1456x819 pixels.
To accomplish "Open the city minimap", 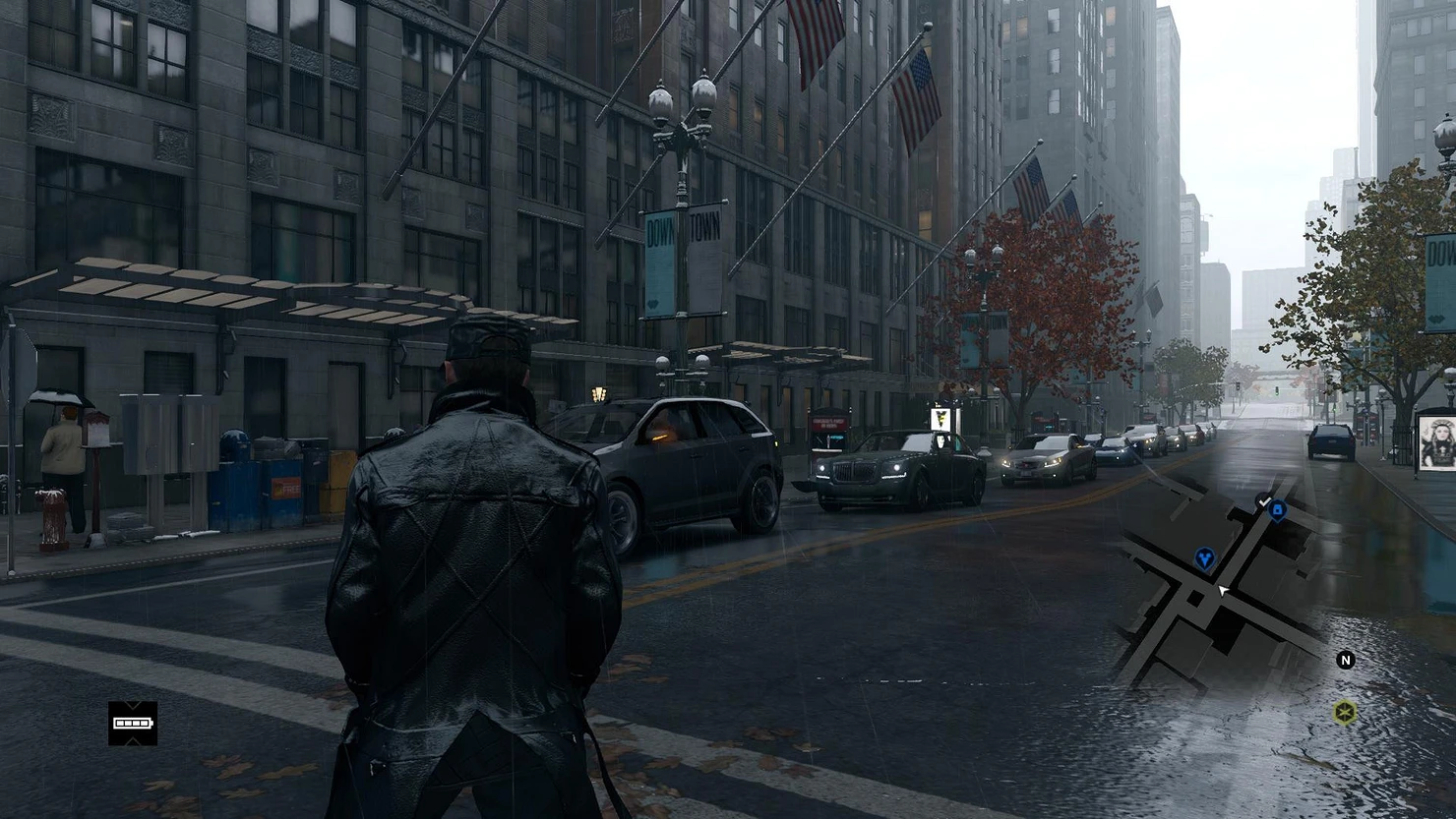I will (x=1219, y=589).
